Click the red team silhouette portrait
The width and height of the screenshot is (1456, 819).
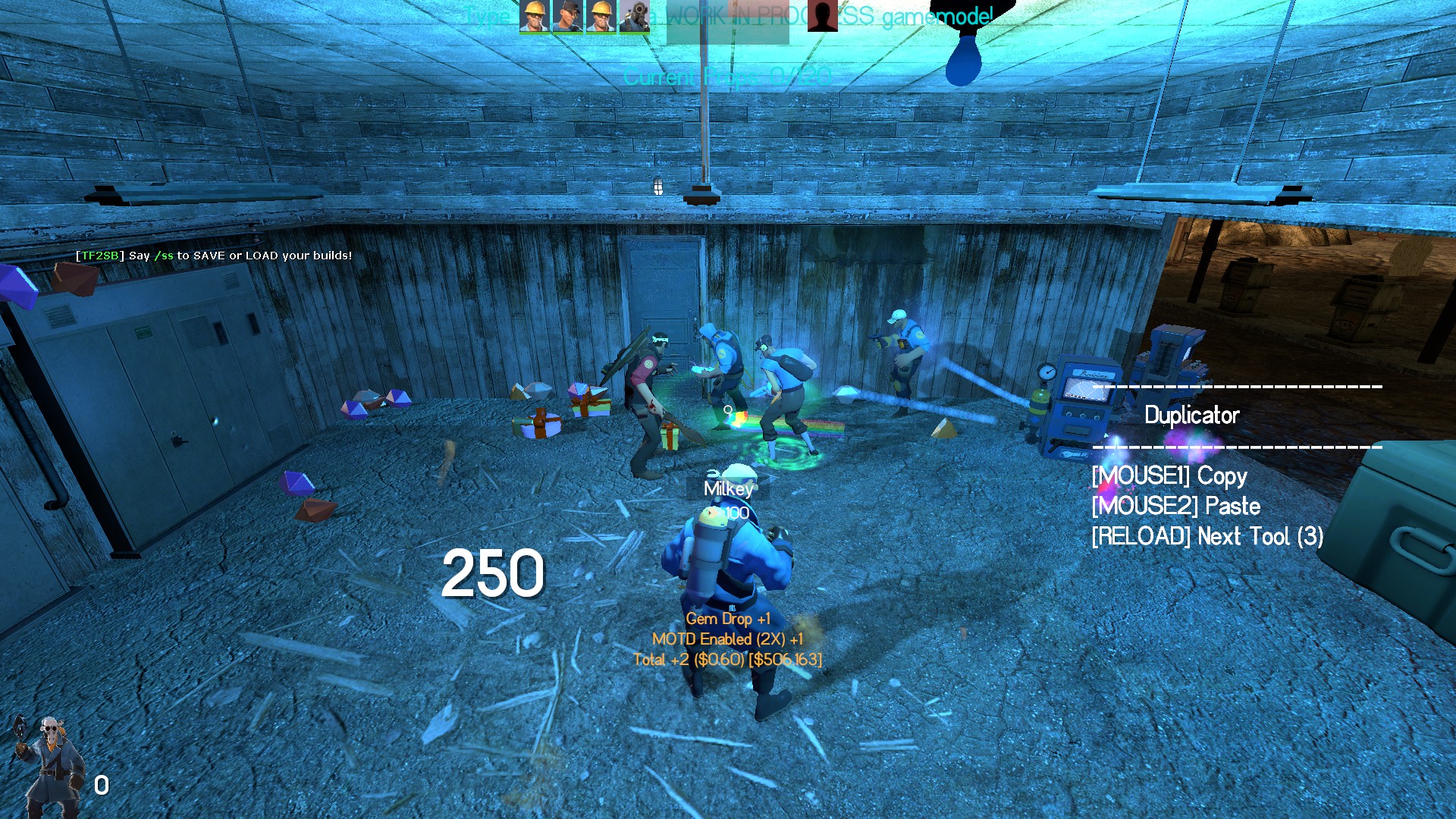(822, 16)
